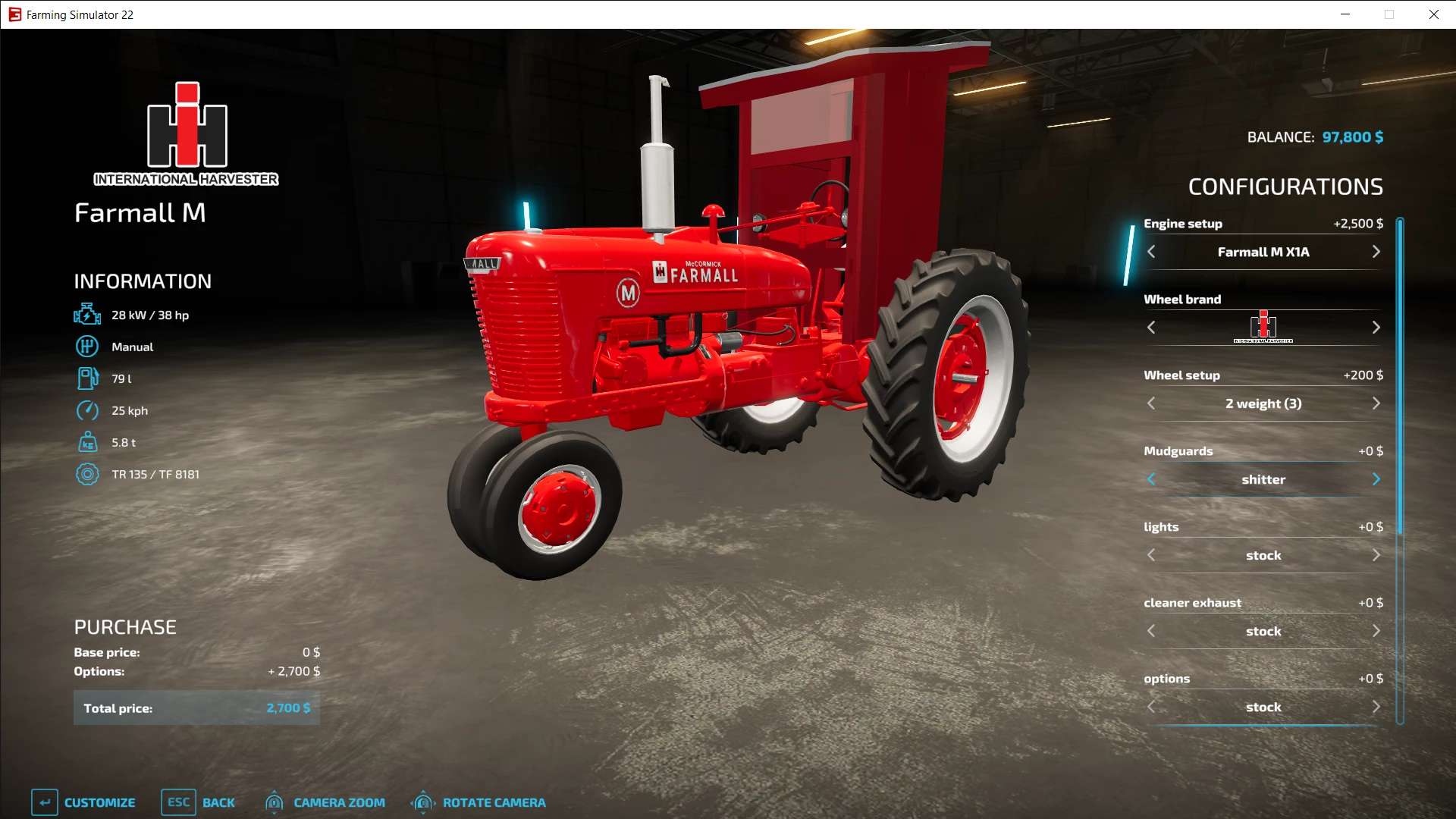This screenshot has width=1456, height=819.
Task: Go back one lights configuration
Action: click(1151, 555)
